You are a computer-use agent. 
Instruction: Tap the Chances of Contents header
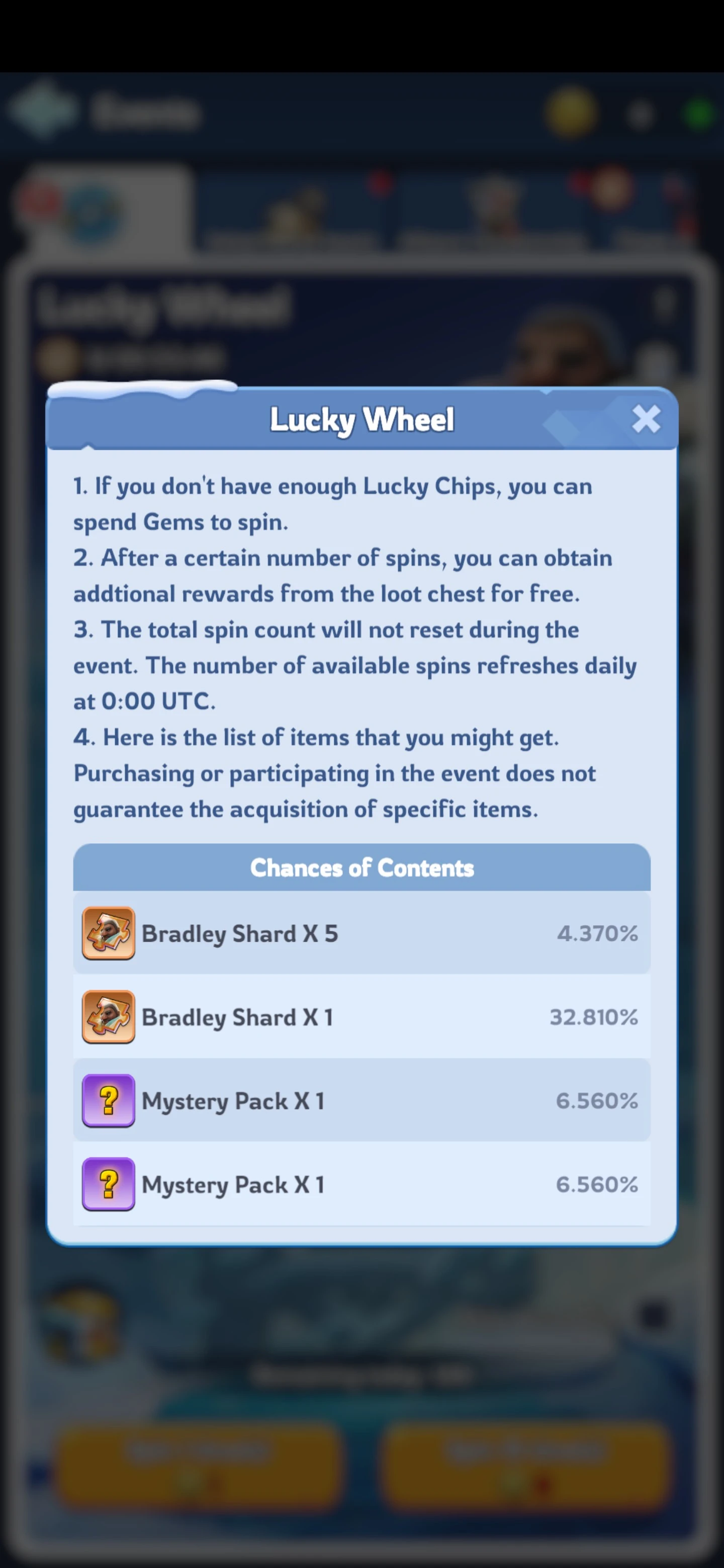pos(361,868)
